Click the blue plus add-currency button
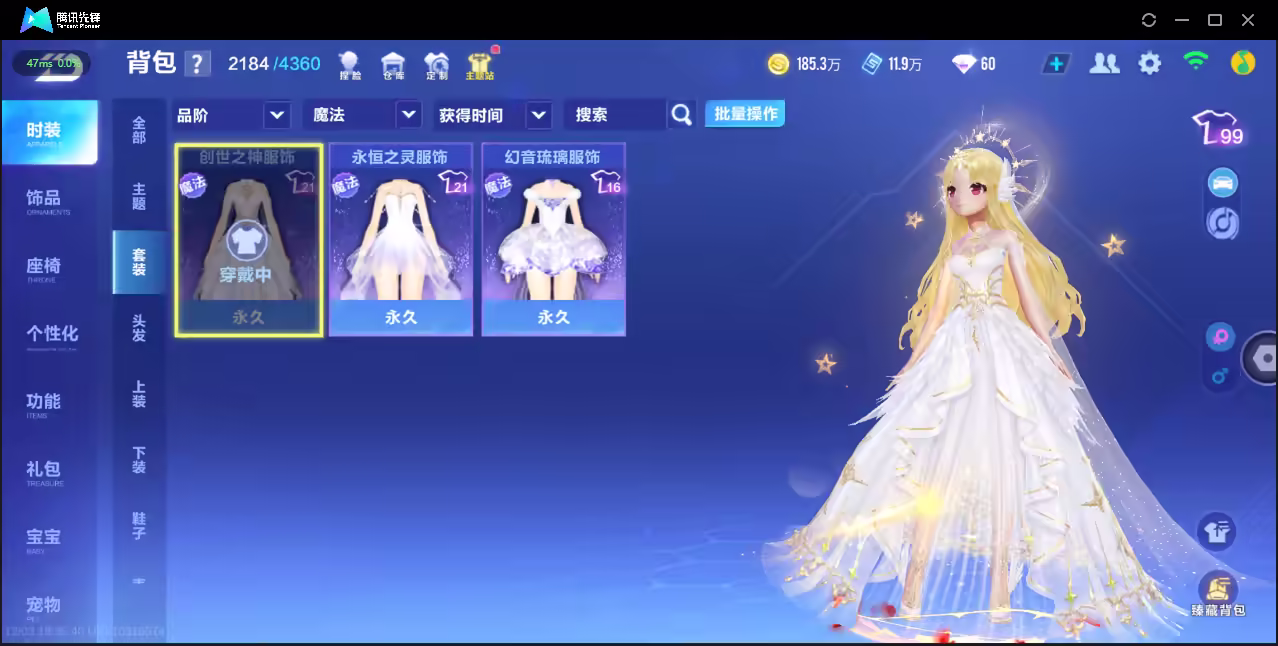This screenshot has width=1278, height=646. click(x=1055, y=64)
